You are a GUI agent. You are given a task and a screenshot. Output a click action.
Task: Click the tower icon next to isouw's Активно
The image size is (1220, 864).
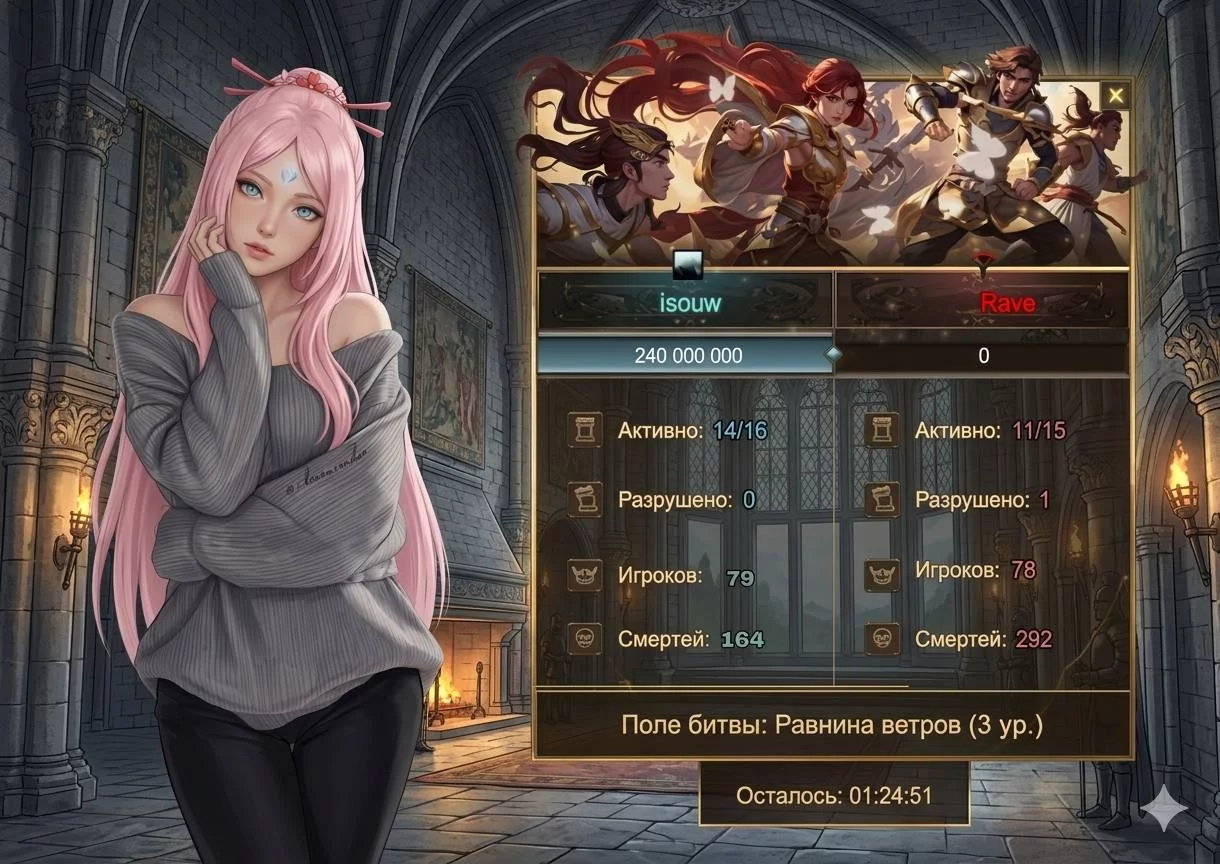coord(584,430)
